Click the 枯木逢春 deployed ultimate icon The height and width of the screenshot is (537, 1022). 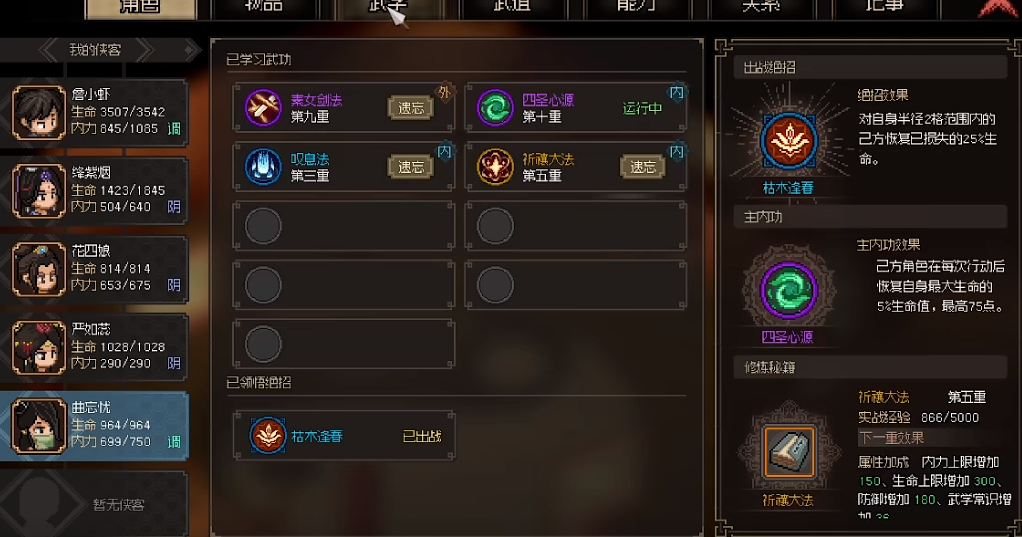pos(788,141)
